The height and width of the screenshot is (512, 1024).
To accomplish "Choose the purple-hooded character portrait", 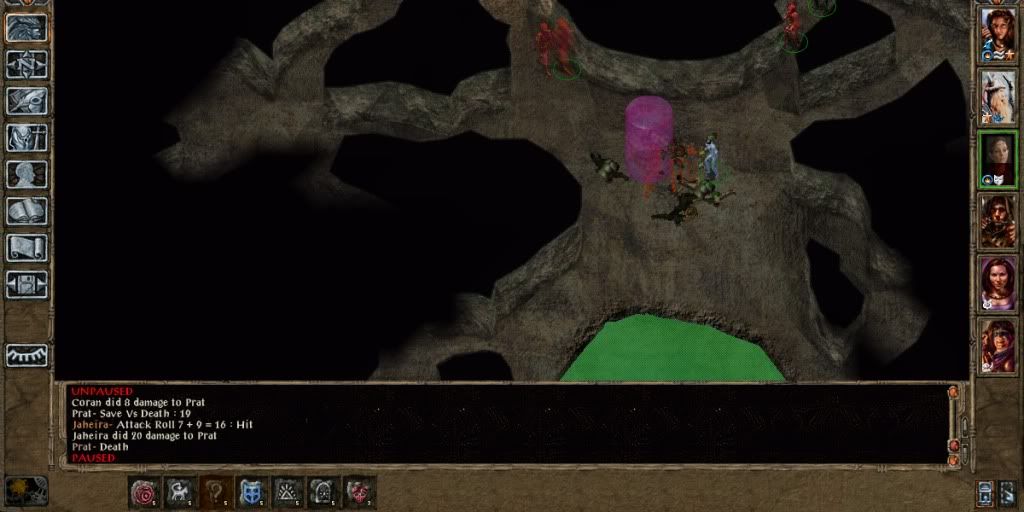I will (997, 345).
